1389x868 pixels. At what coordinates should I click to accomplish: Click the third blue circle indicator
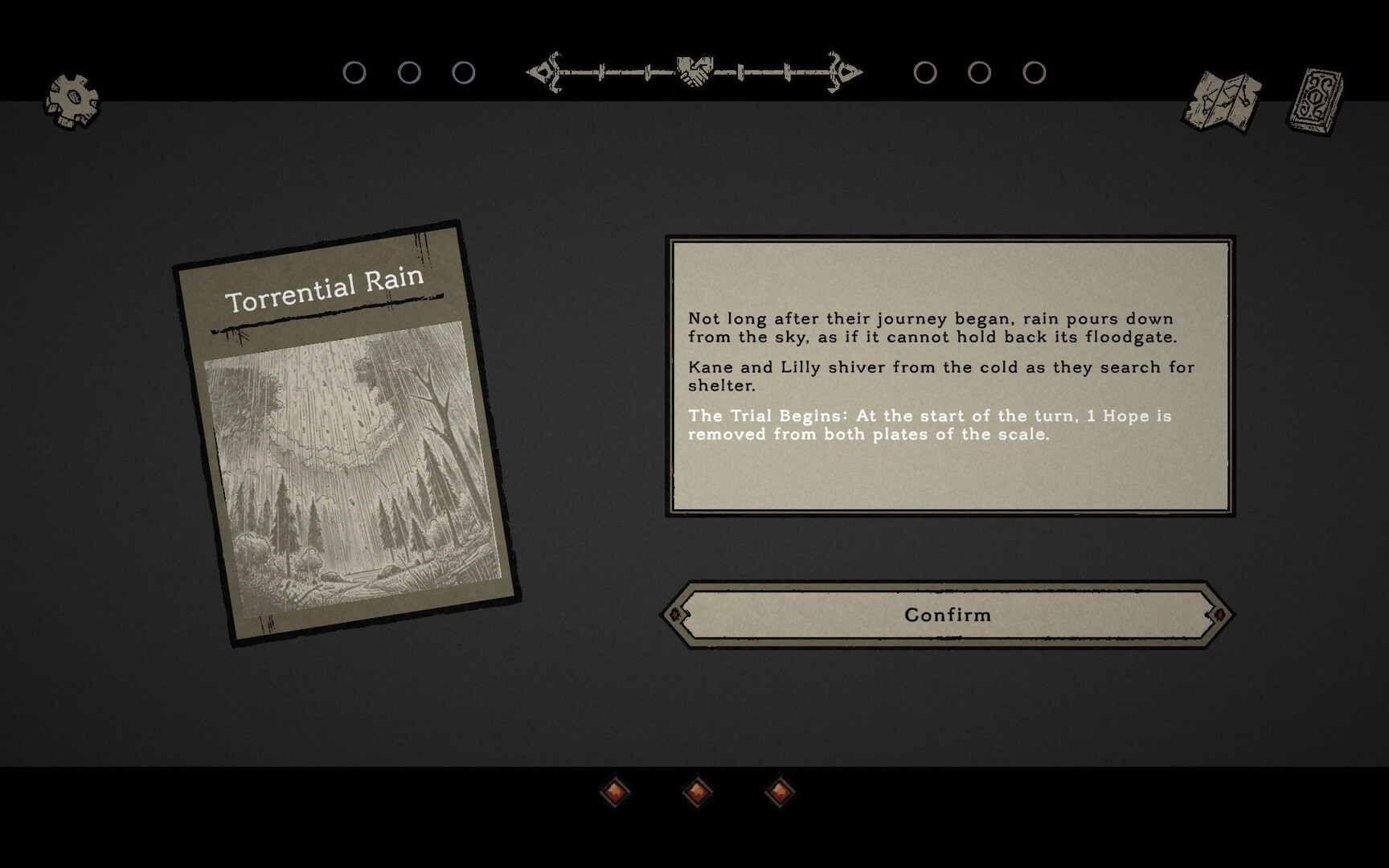coord(461,72)
